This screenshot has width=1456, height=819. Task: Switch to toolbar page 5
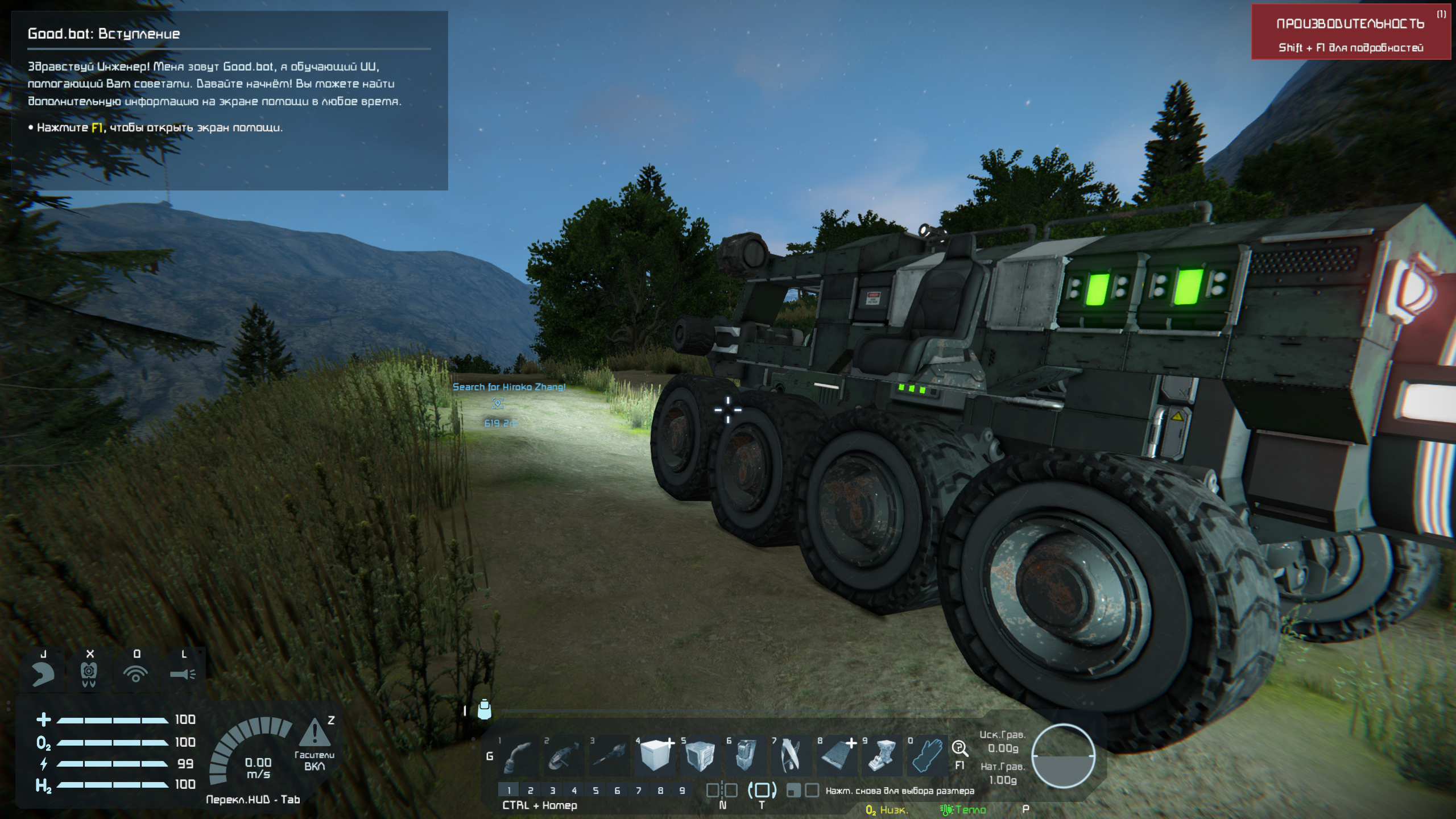click(595, 791)
